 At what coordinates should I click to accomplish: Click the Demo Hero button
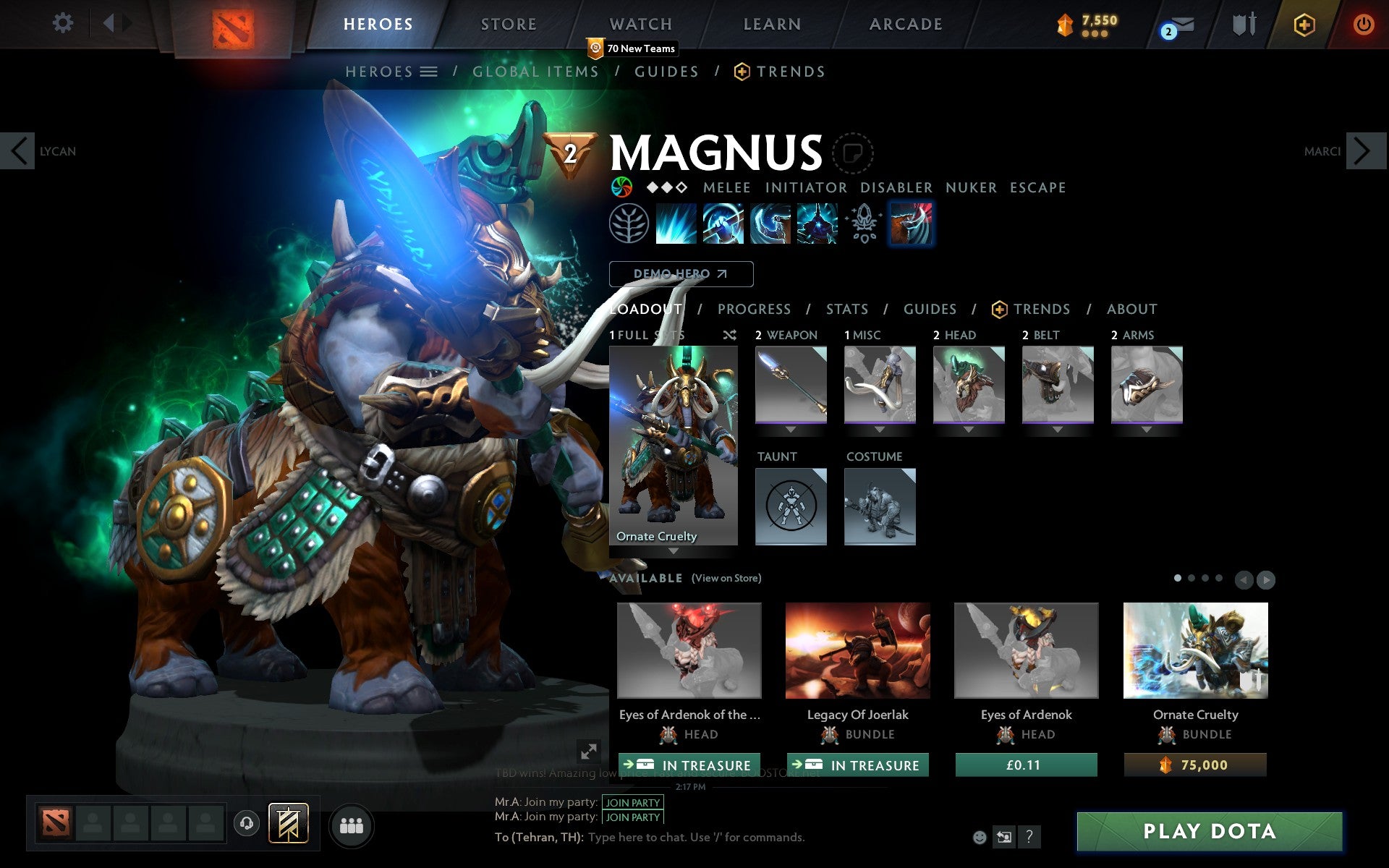click(681, 274)
